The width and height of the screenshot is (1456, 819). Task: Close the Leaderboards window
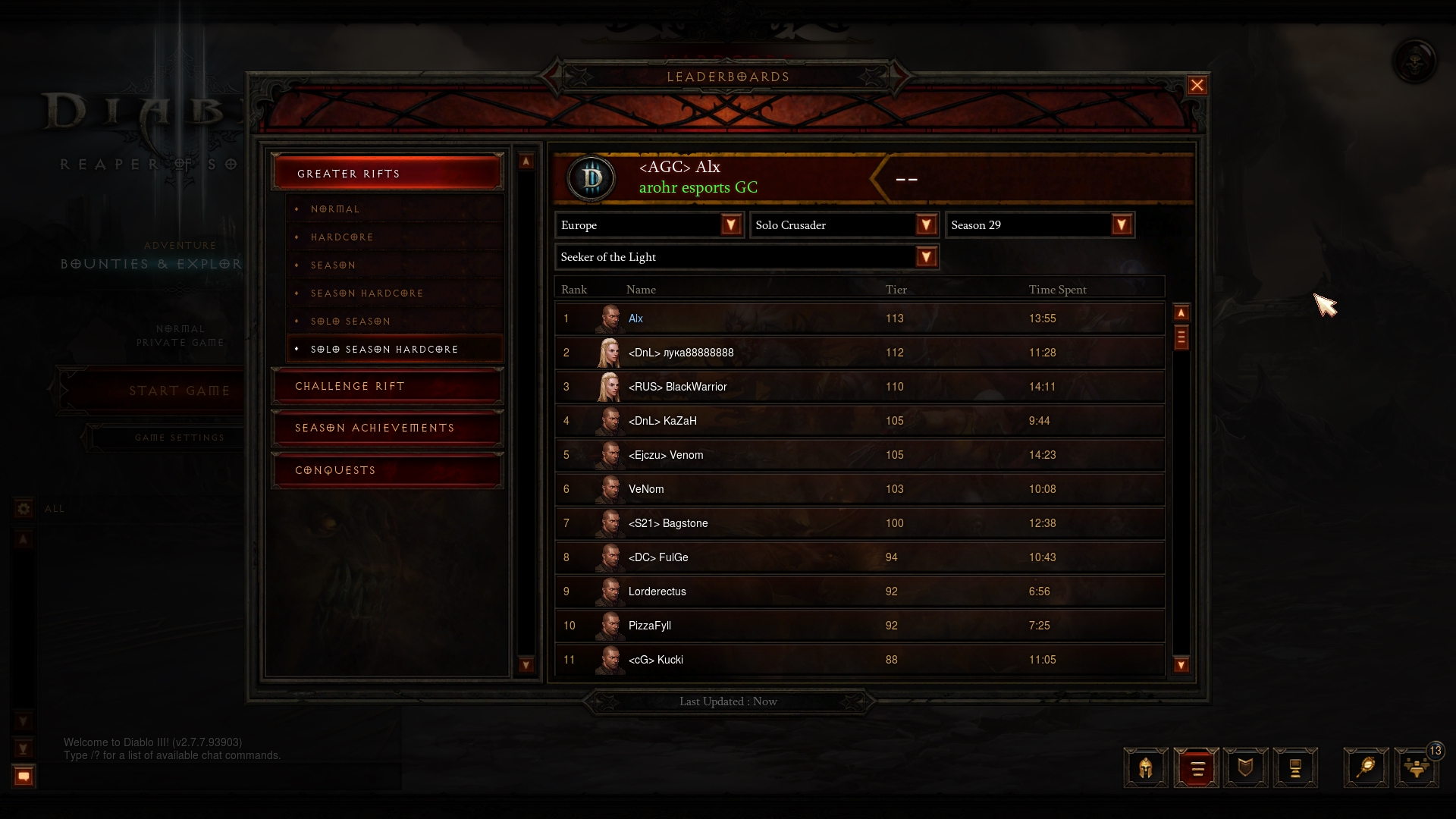(x=1197, y=86)
